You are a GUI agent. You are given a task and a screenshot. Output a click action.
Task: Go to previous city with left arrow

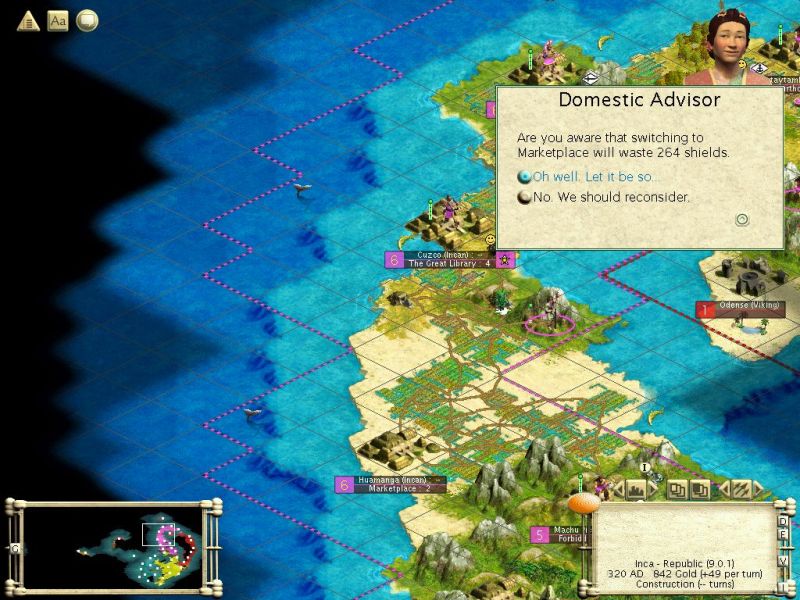pos(617,489)
